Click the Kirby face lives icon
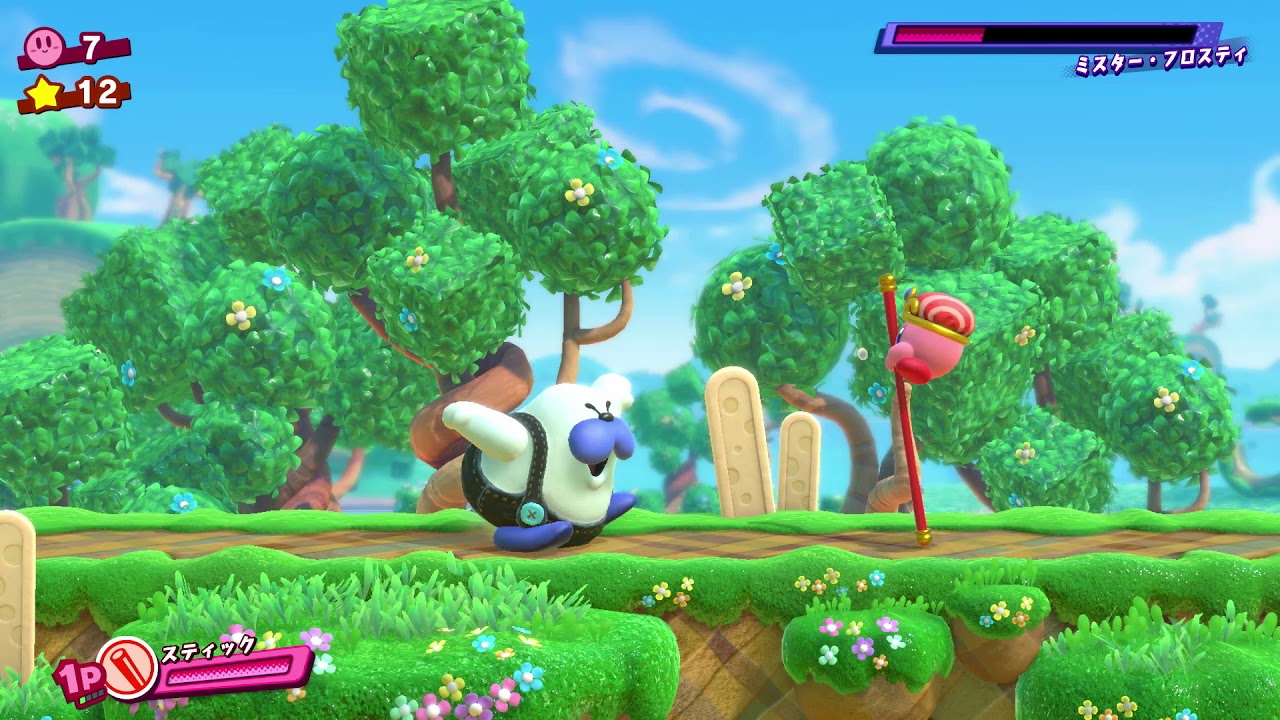Screen dimensions: 1280x720 click(44, 45)
